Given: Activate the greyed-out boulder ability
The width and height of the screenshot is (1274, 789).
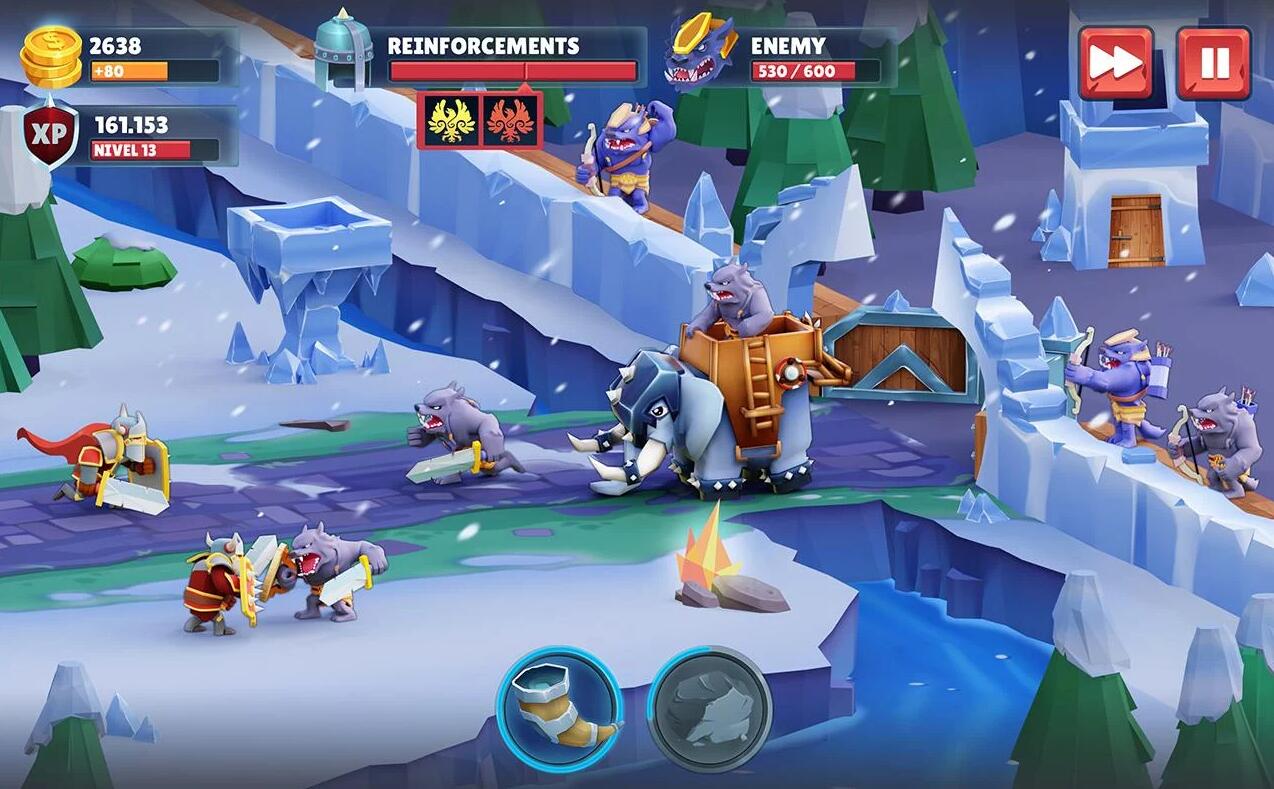Looking at the screenshot, I should coord(709,708).
